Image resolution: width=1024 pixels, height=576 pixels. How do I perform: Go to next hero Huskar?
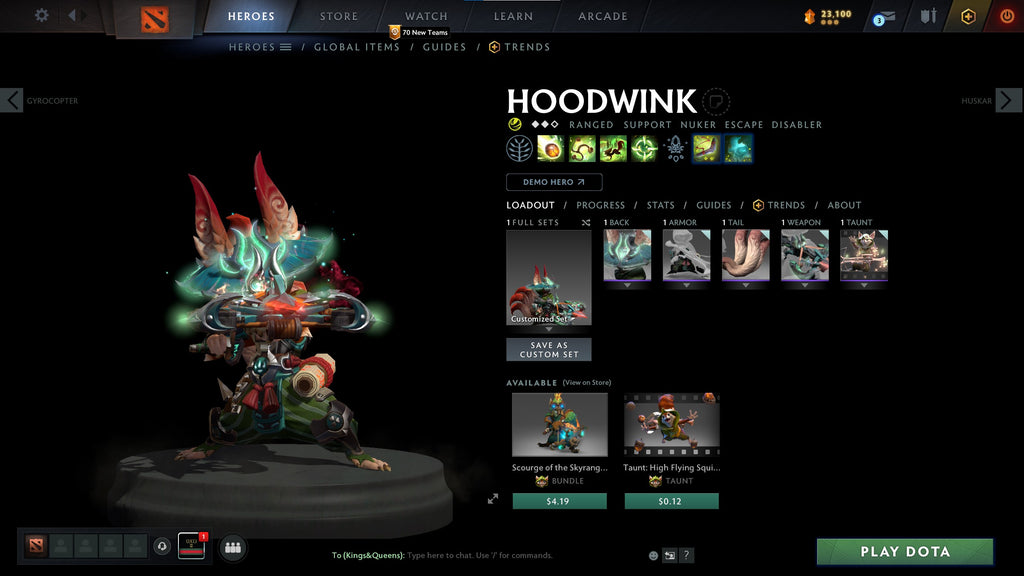[x=1008, y=100]
